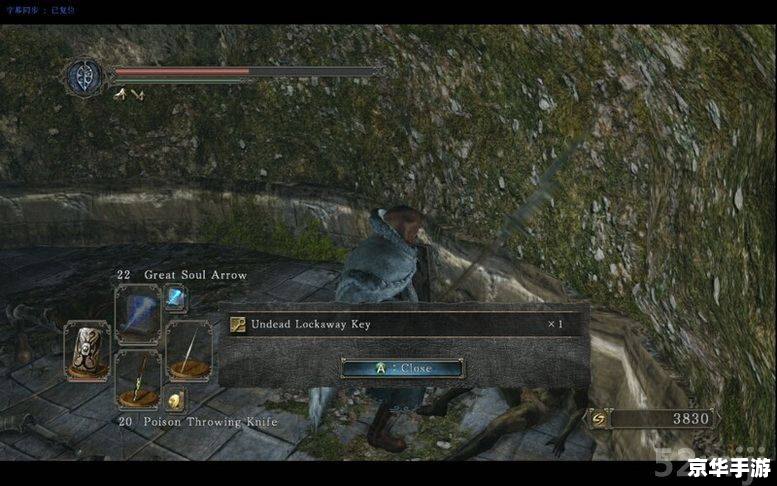
Task: Use the Poison Throwing Knife item slot
Action: (137, 378)
